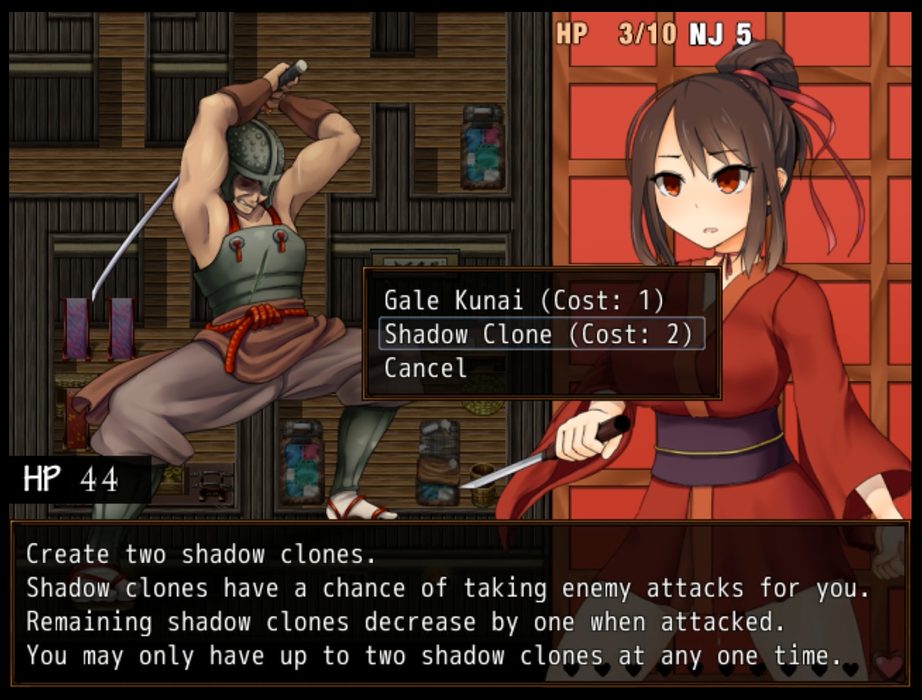Screen dimensions: 922x700
Task: Cancel the skill selection menu
Action: point(425,368)
